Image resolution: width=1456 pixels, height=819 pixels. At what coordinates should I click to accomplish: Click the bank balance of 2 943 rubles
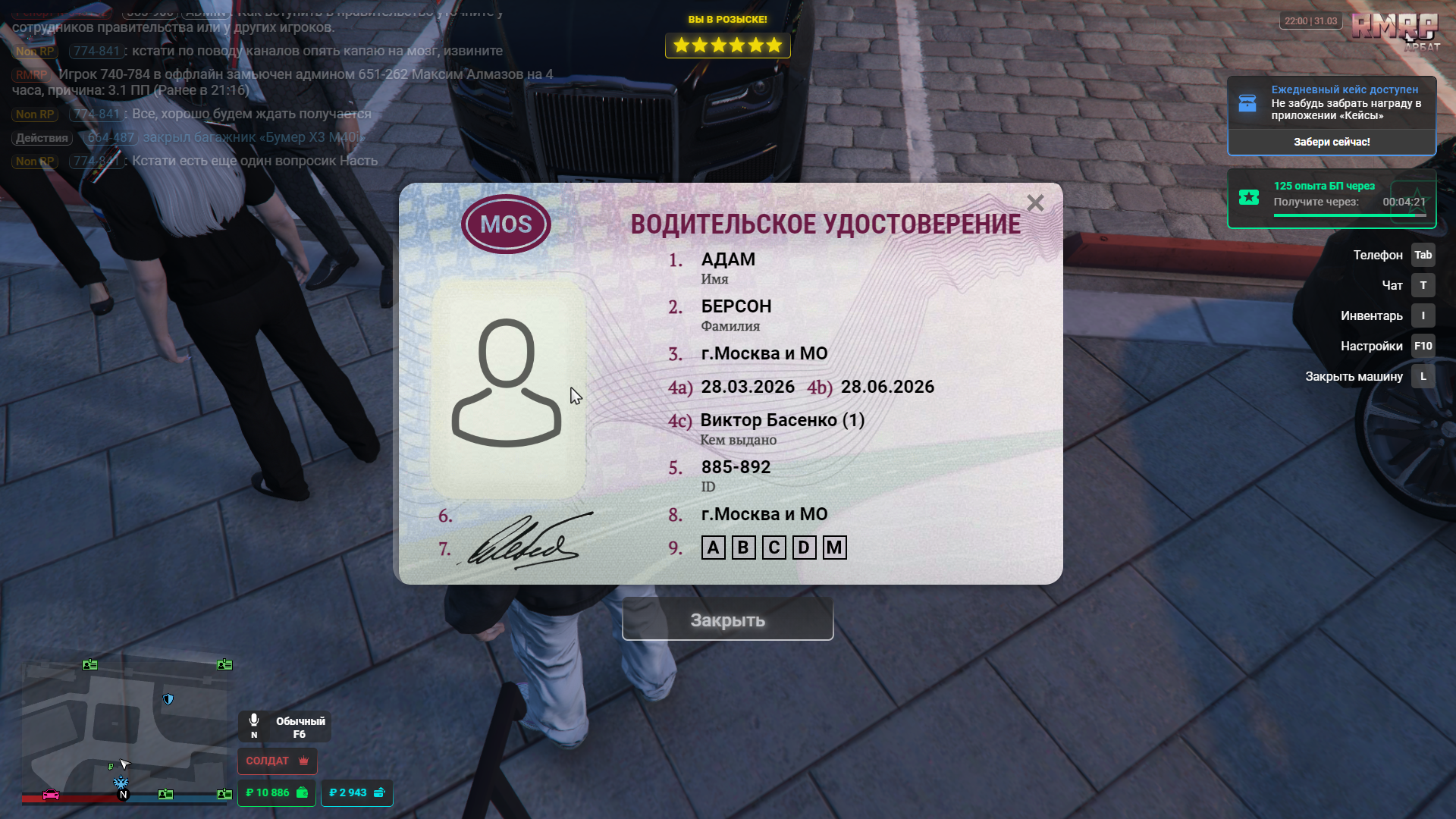tap(356, 792)
